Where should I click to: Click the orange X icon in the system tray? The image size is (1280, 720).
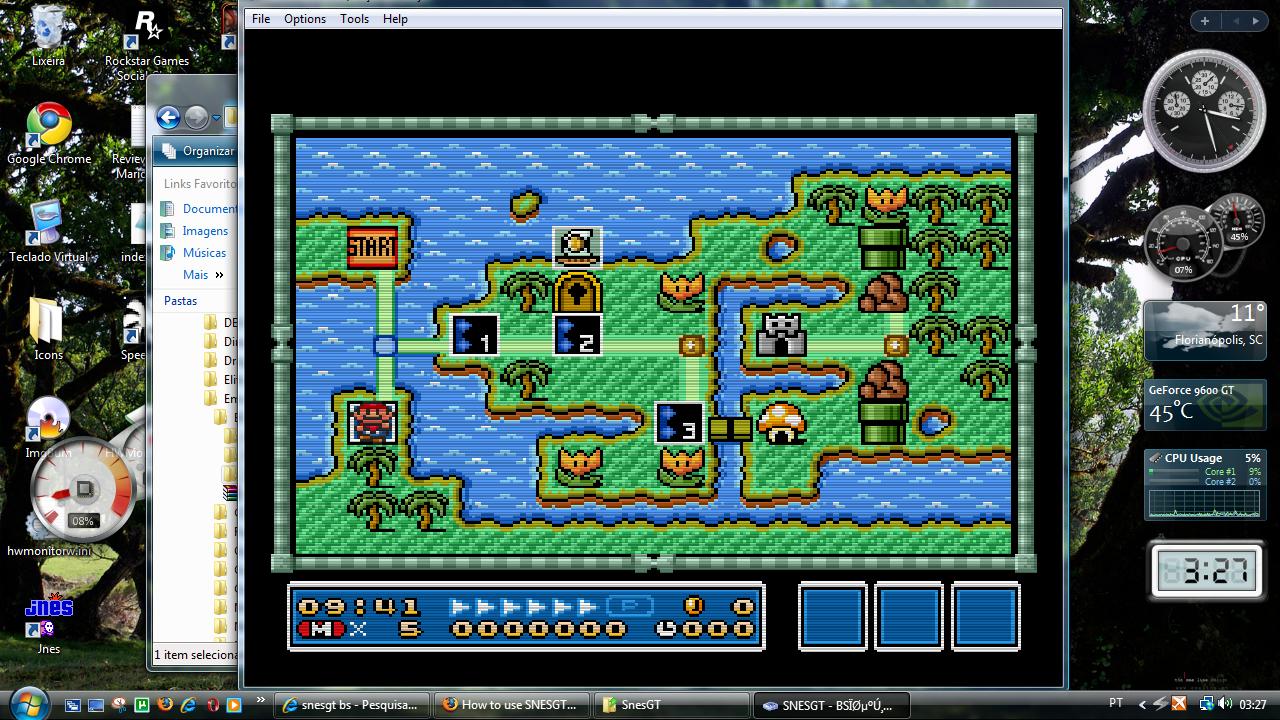(1177, 704)
